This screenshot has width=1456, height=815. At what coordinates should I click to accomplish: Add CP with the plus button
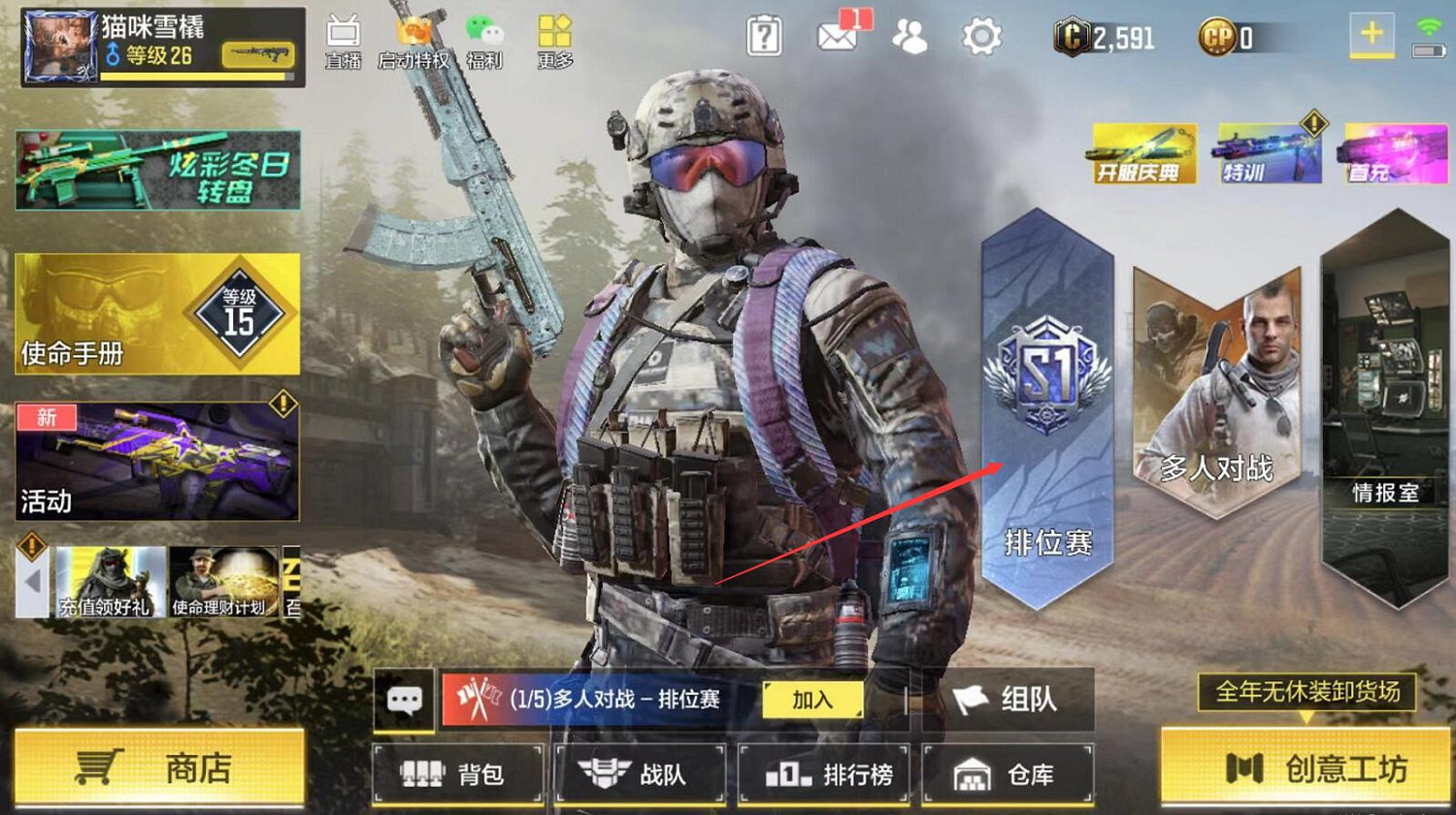pyautogui.click(x=1372, y=32)
